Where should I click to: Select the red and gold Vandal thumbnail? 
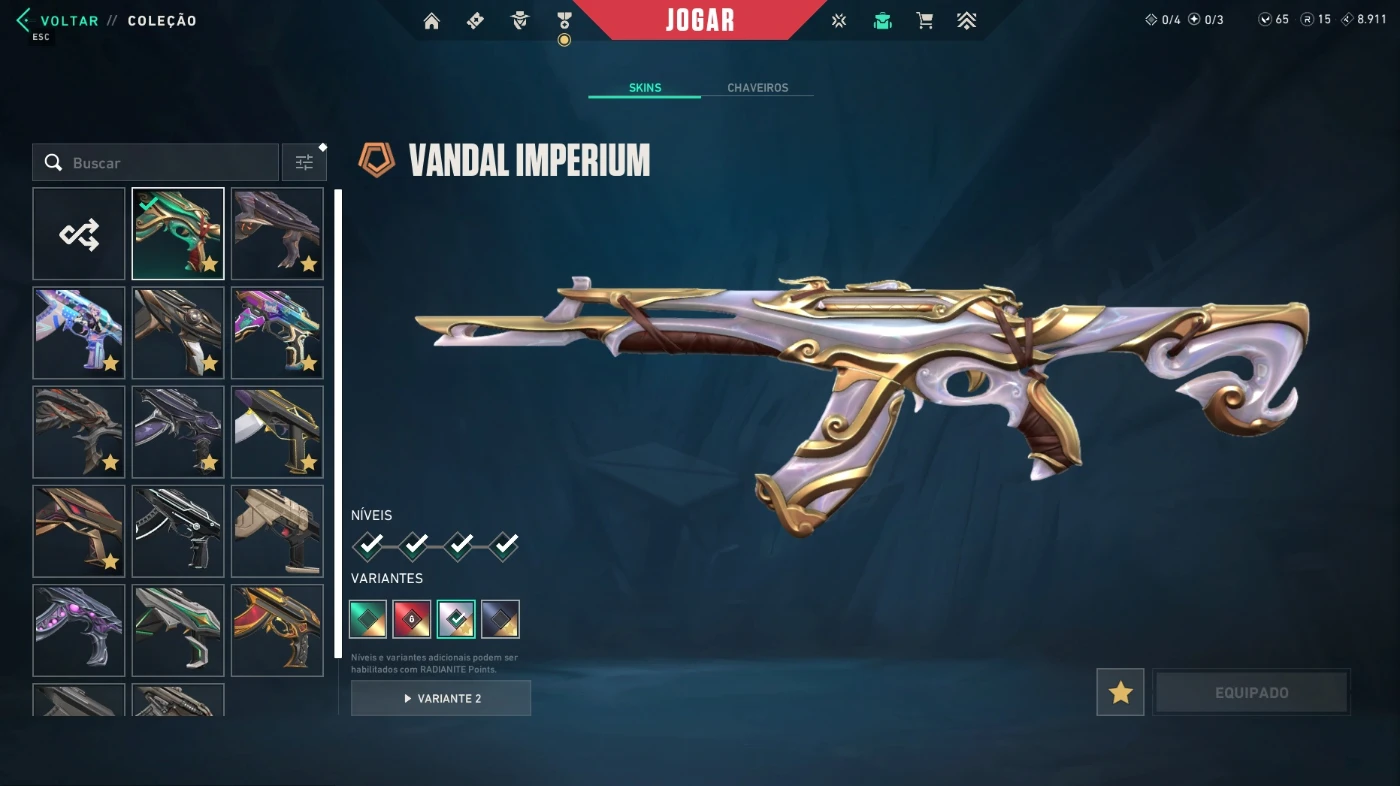pyautogui.click(x=277, y=630)
